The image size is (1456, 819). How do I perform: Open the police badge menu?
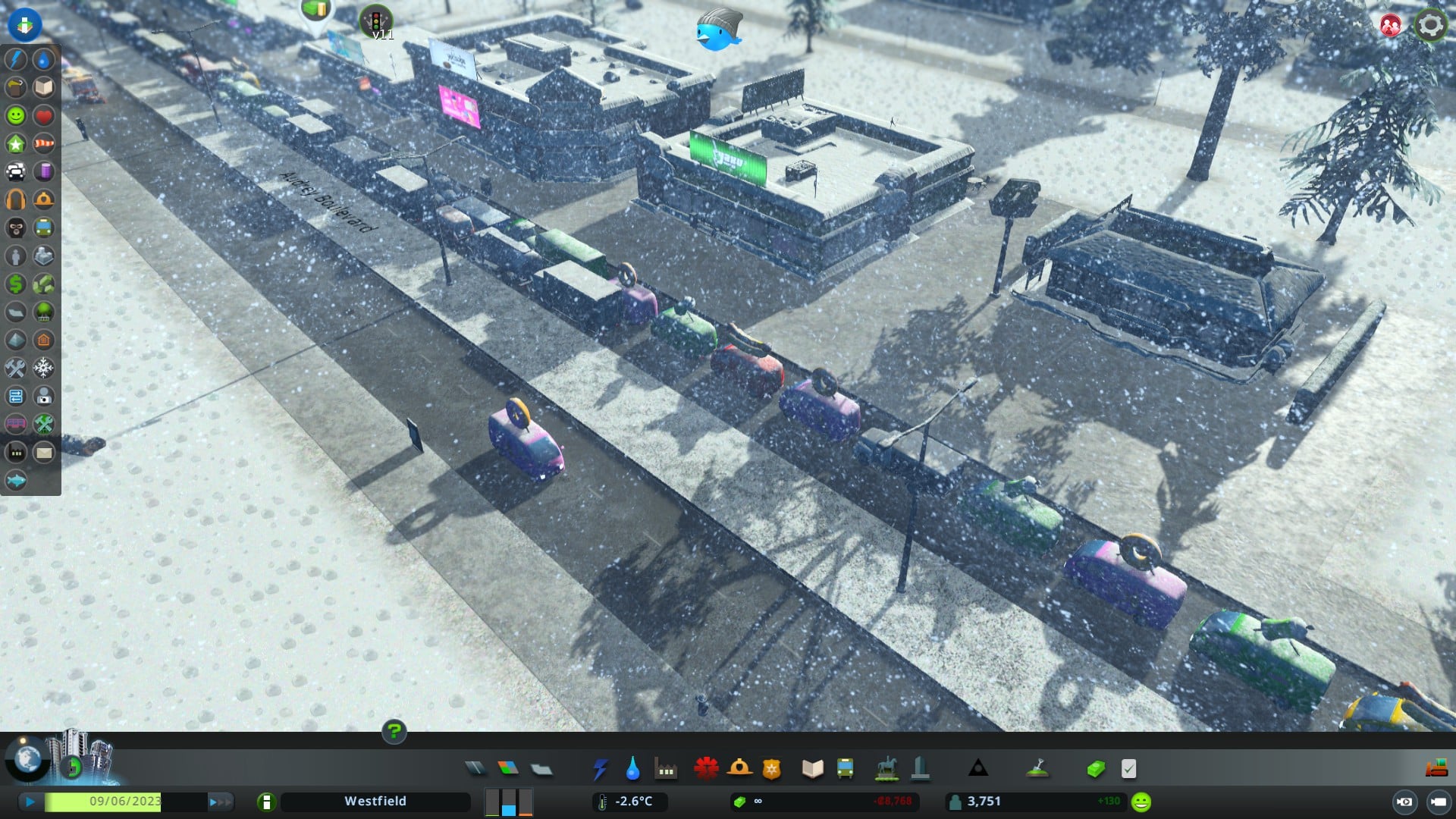coord(772,769)
